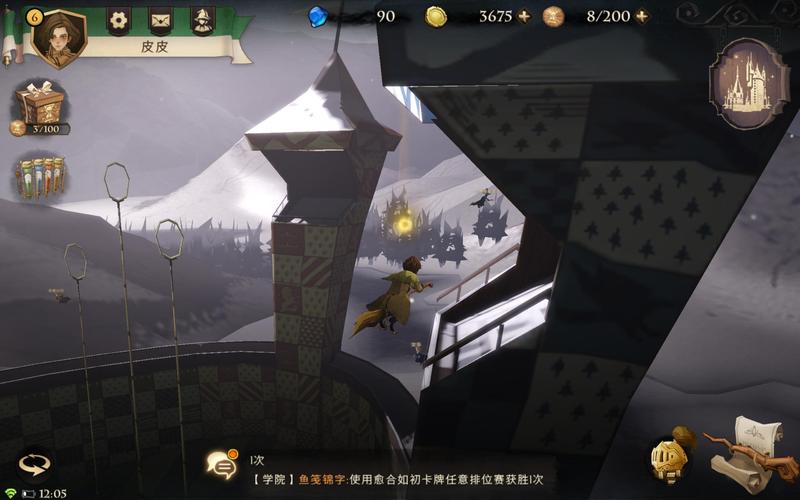This screenshot has height=500, width=800.
Task: Open the gear settings icon
Action: pos(119,20)
